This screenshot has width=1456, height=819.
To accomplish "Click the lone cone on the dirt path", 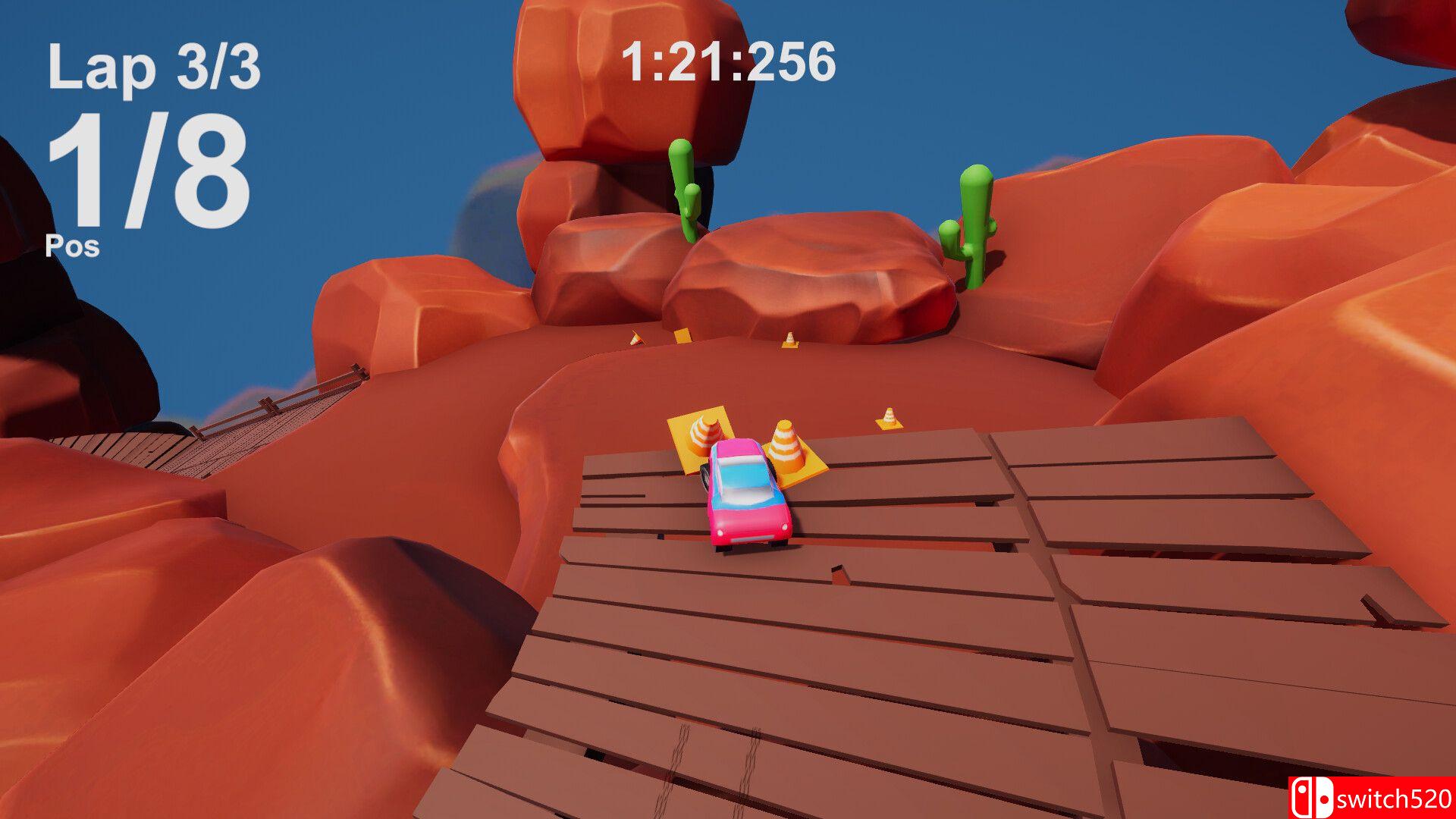I will click(x=887, y=413).
